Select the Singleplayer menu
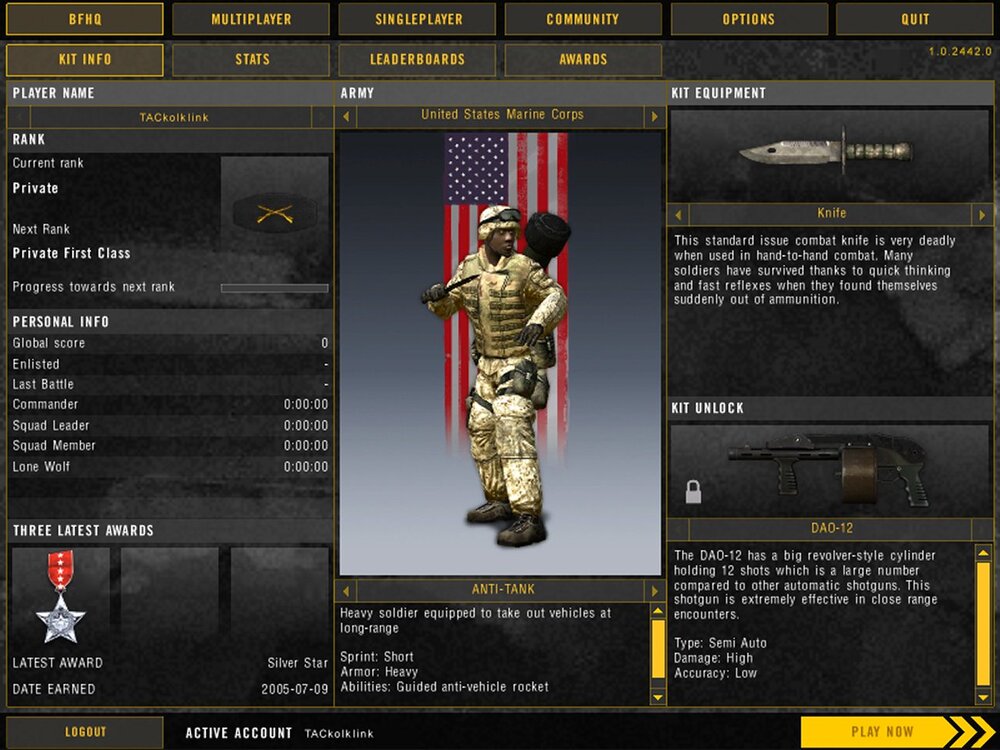The height and width of the screenshot is (750, 1000). point(417,19)
